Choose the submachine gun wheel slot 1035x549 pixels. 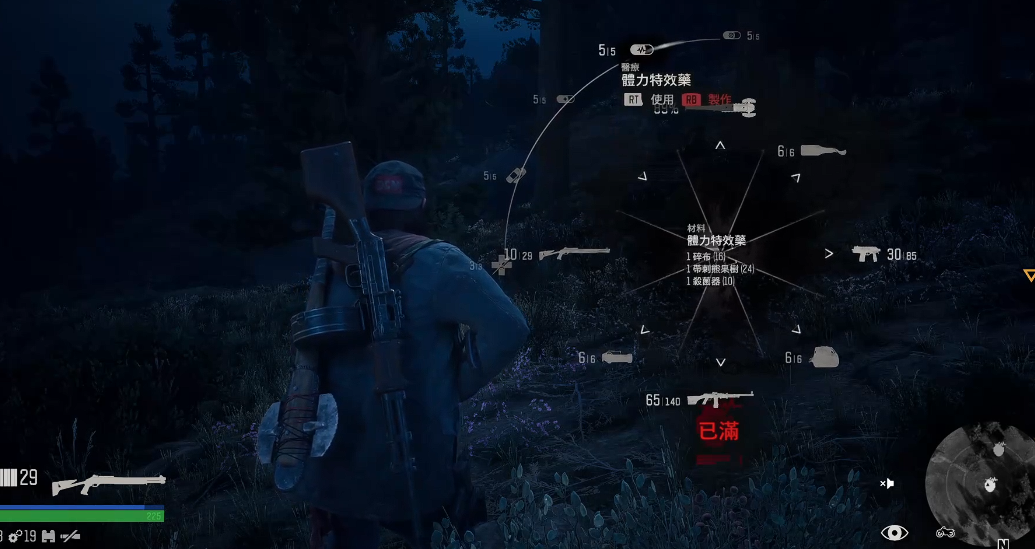(865, 254)
